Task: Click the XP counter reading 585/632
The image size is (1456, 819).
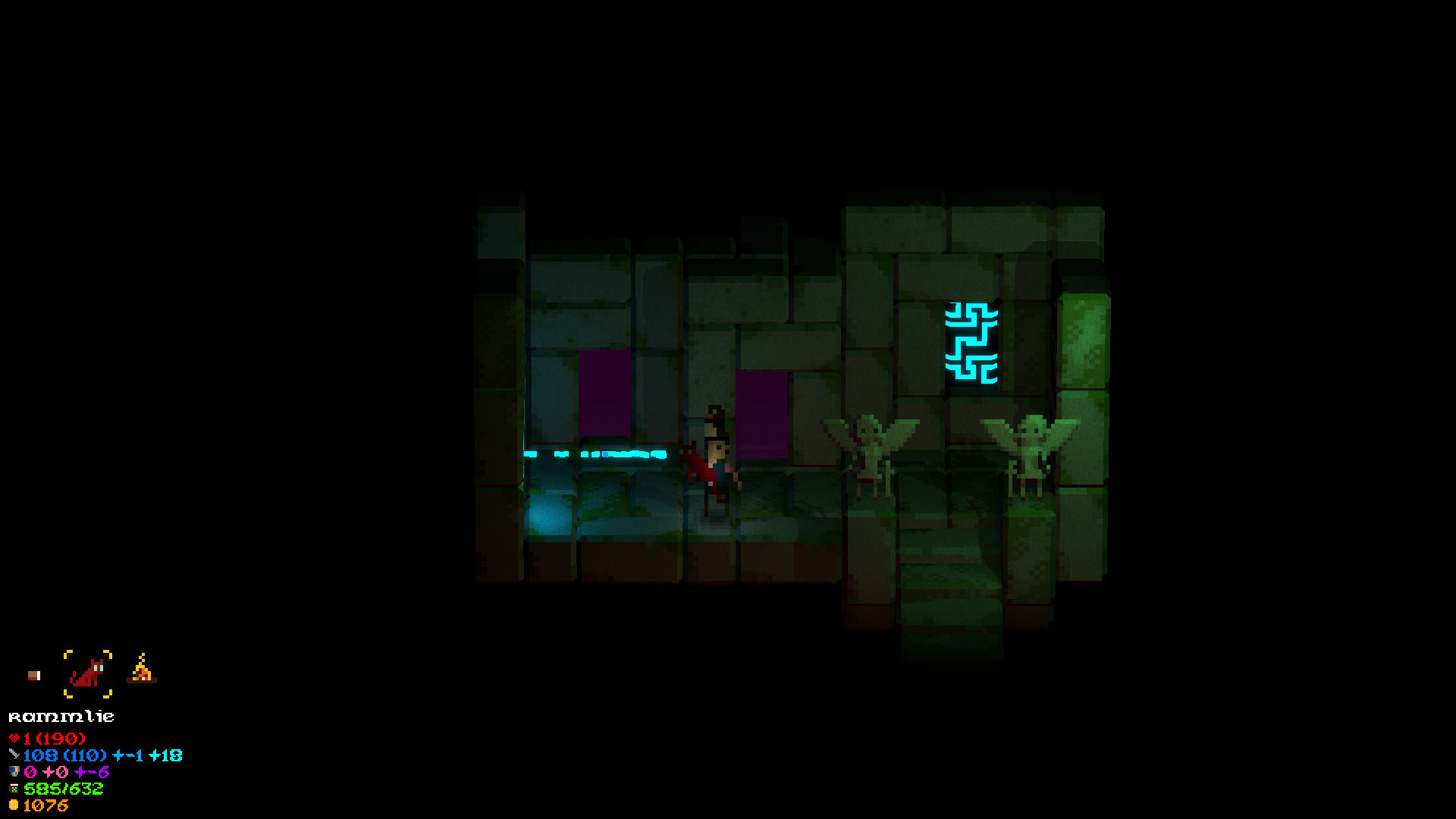Action: 63,789
